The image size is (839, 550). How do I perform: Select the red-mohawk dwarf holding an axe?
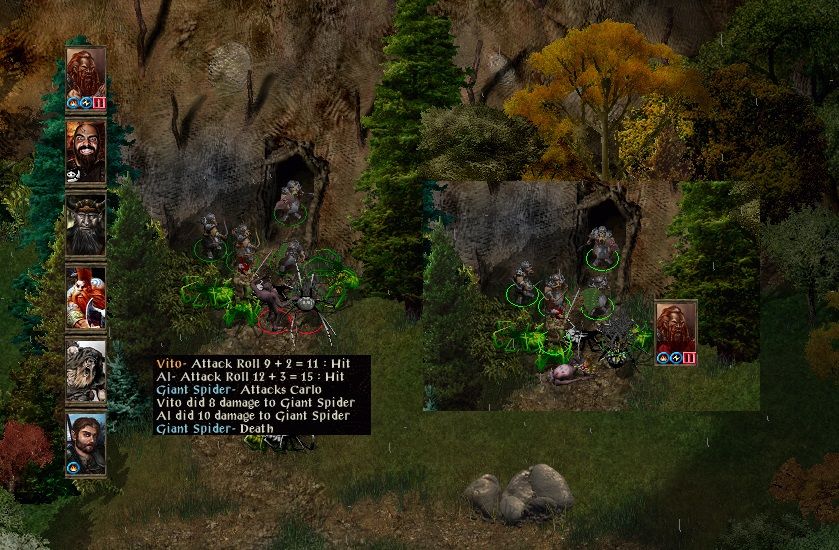point(86,297)
